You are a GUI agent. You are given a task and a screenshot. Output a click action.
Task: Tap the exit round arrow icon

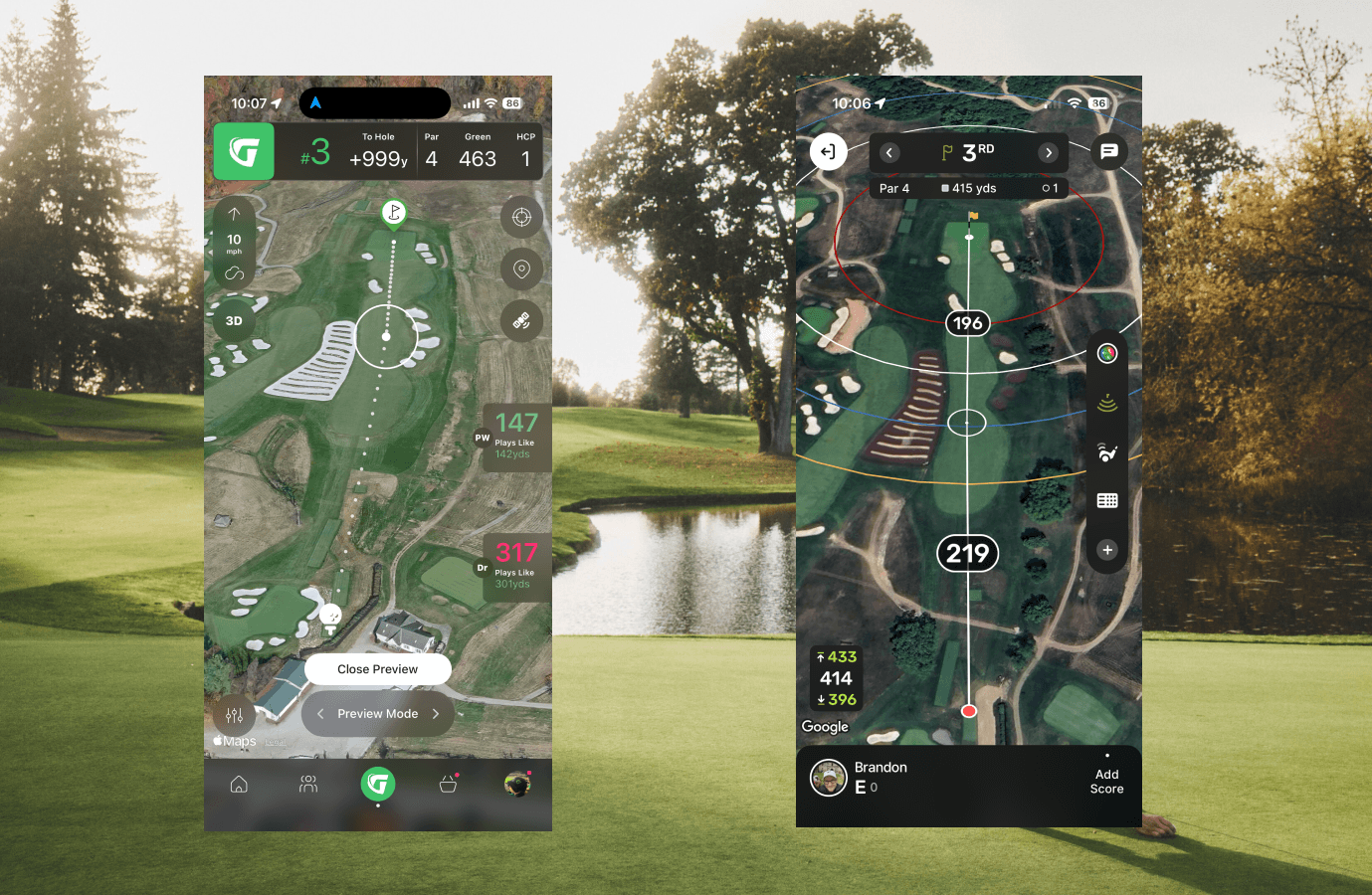point(829,151)
